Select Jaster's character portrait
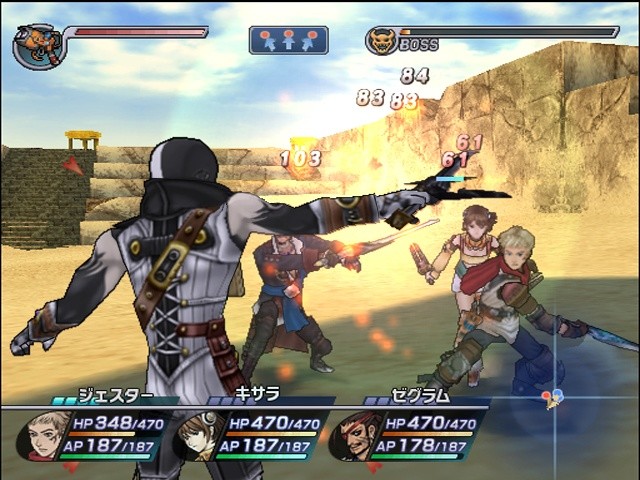Viewport: 640px width, 480px height. pyautogui.click(x=43, y=435)
